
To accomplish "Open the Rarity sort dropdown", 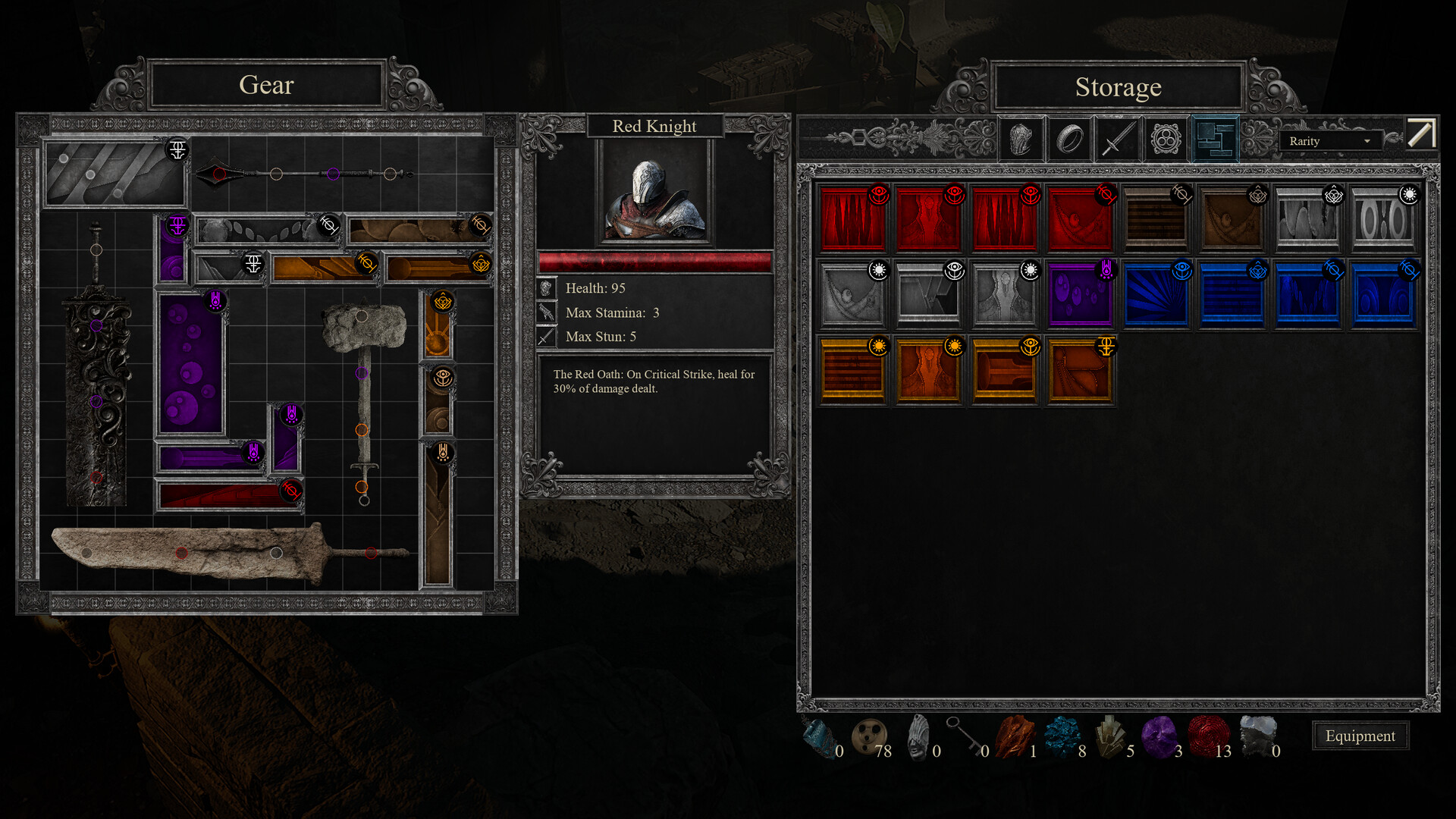I will pyautogui.click(x=1330, y=141).
